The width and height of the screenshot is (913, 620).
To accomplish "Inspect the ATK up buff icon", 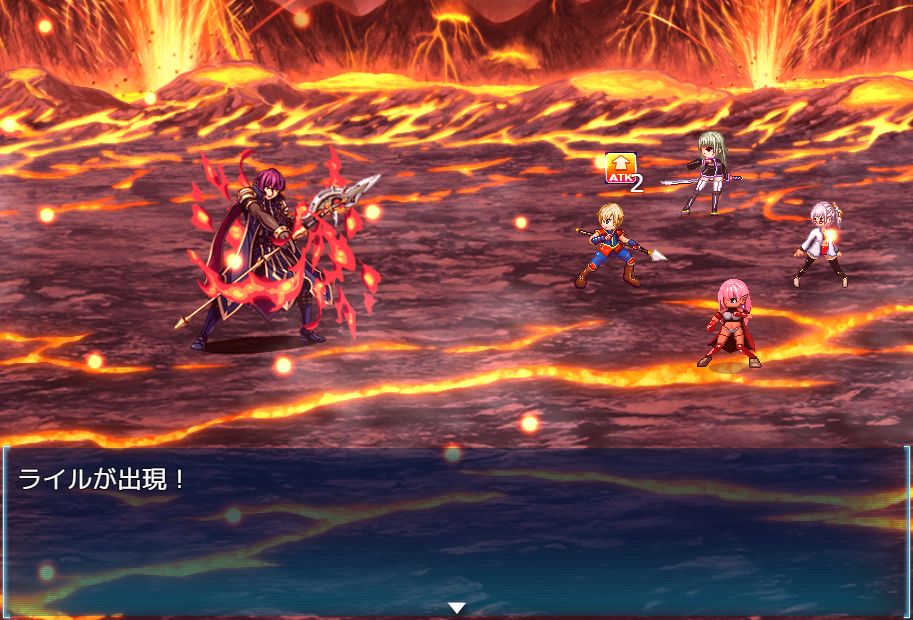I will click(621, 168).
